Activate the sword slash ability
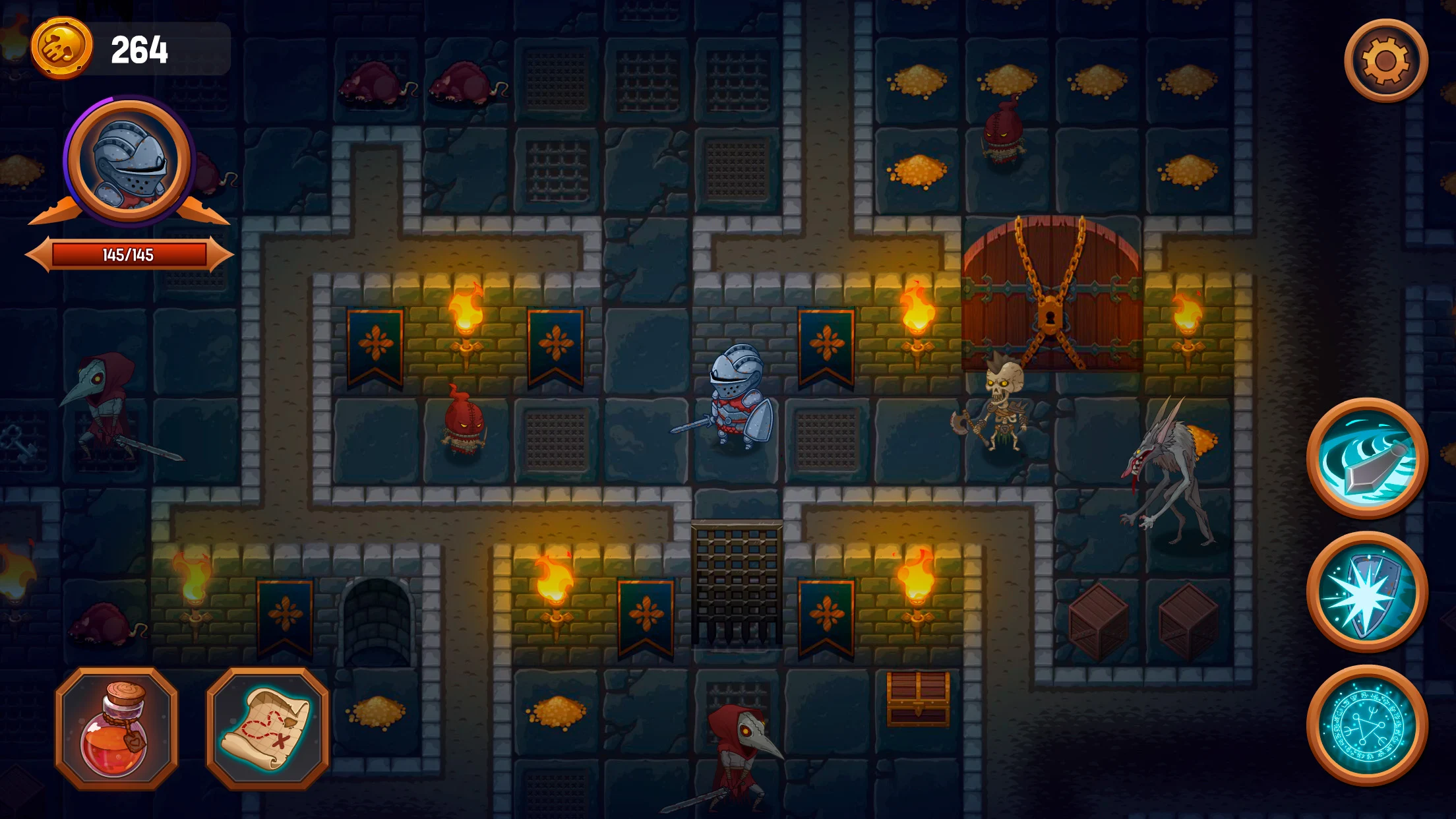 [x=1367, y=458]
